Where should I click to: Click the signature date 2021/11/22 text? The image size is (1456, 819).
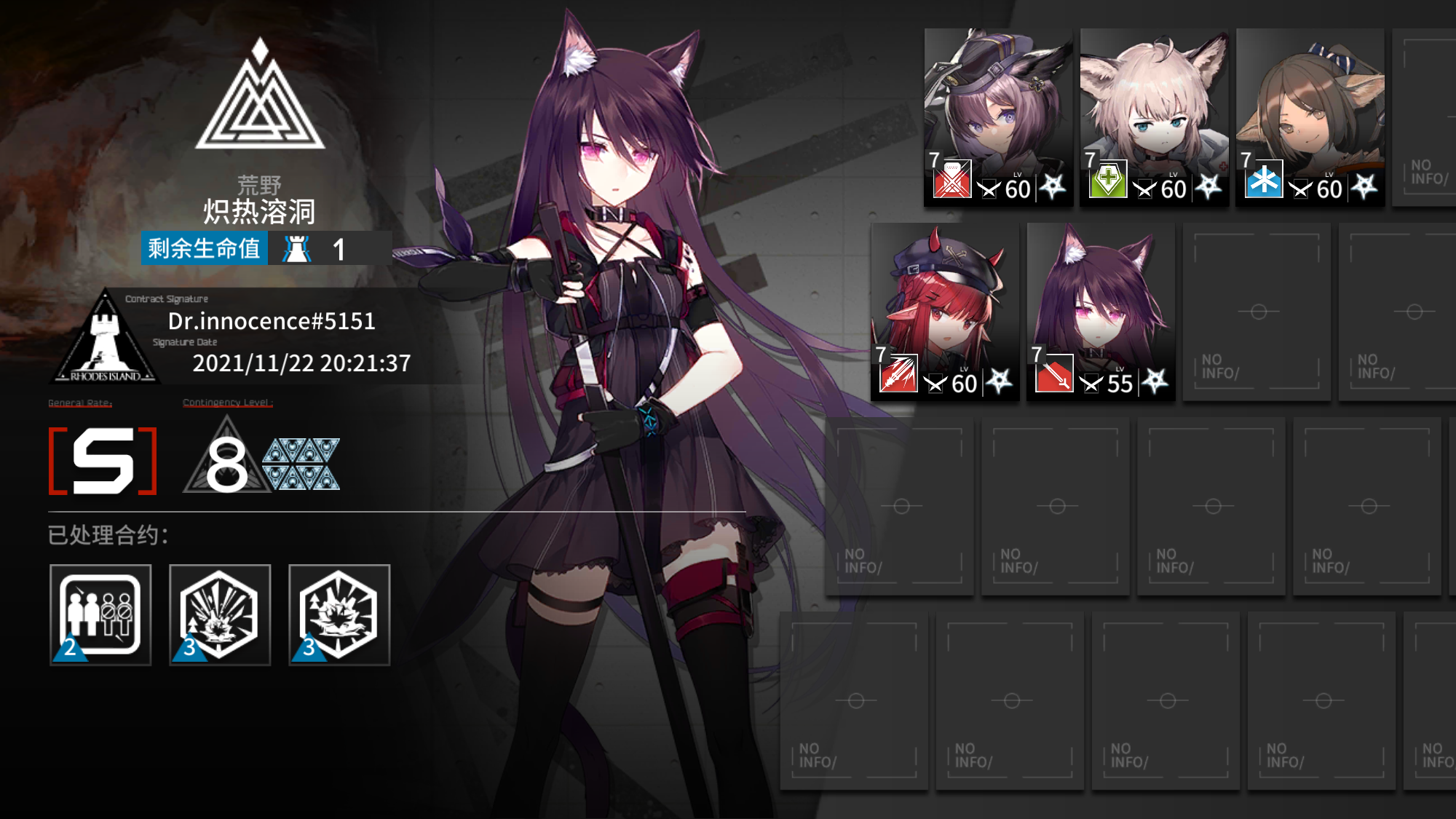click(301, 362)
